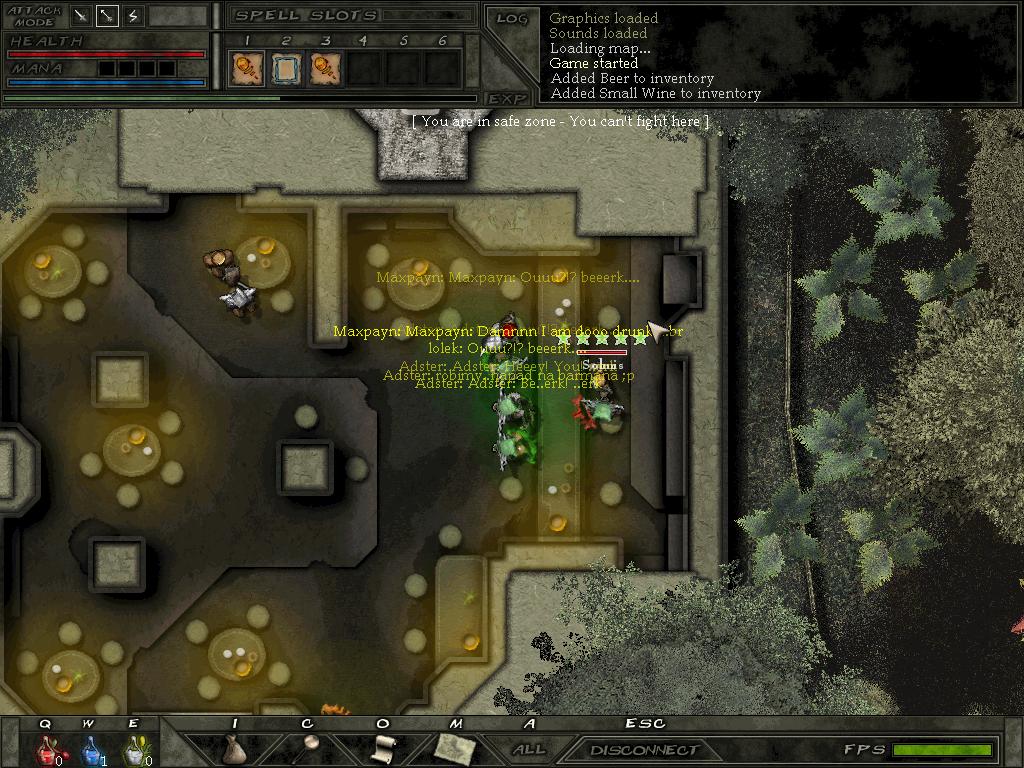Use the yellow potion
This screenshot has width=1024, height=768.
[x=134, y=748]
